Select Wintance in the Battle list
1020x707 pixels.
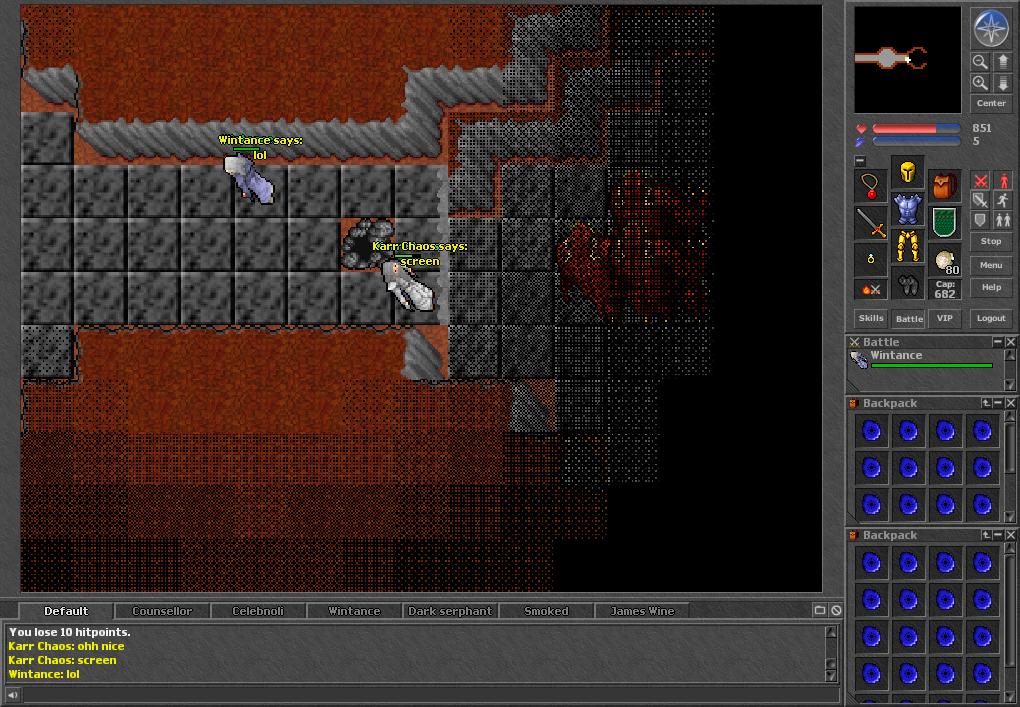[x=896, y=356]
